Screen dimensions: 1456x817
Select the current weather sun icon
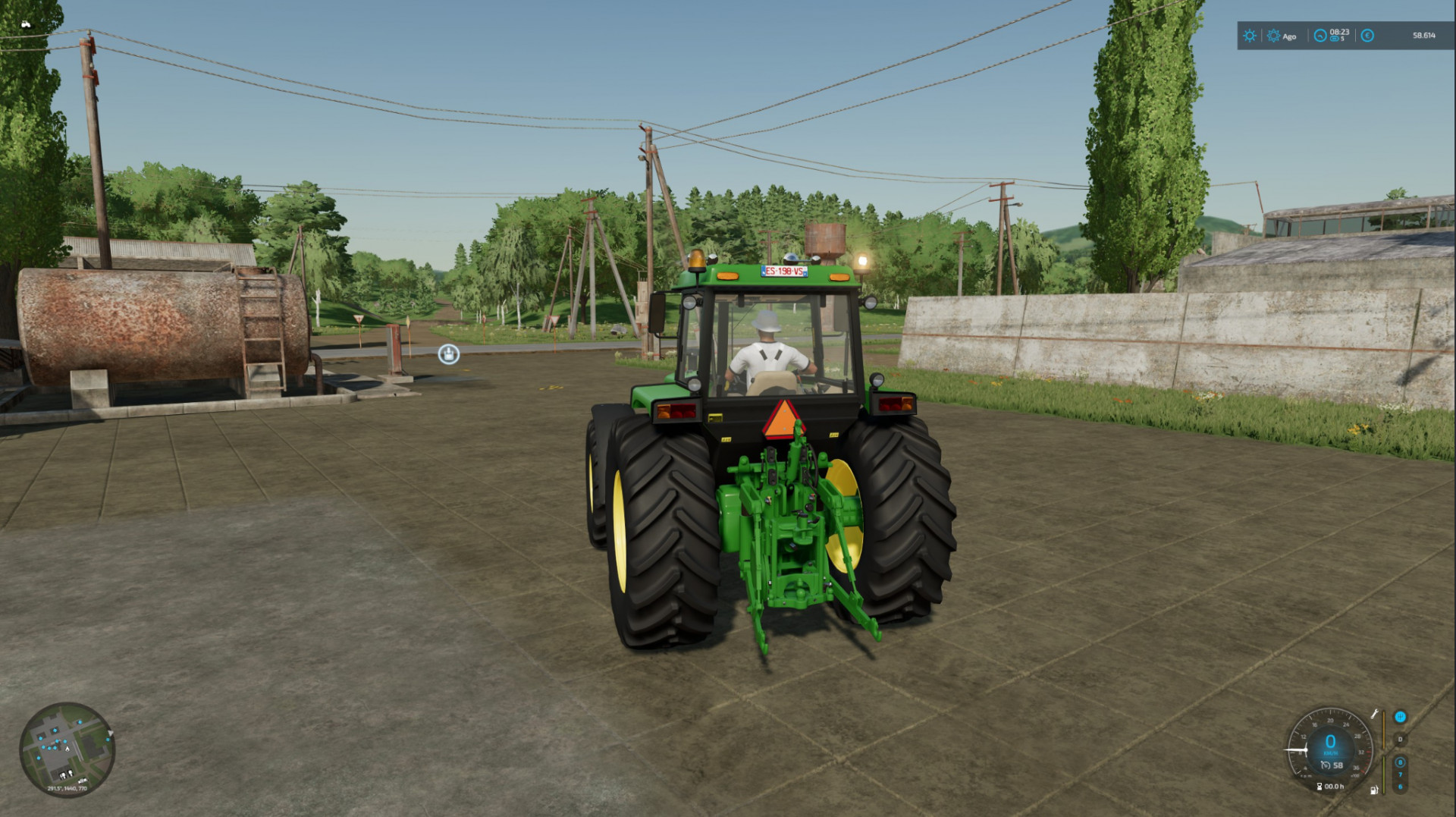pos(1250,36)
